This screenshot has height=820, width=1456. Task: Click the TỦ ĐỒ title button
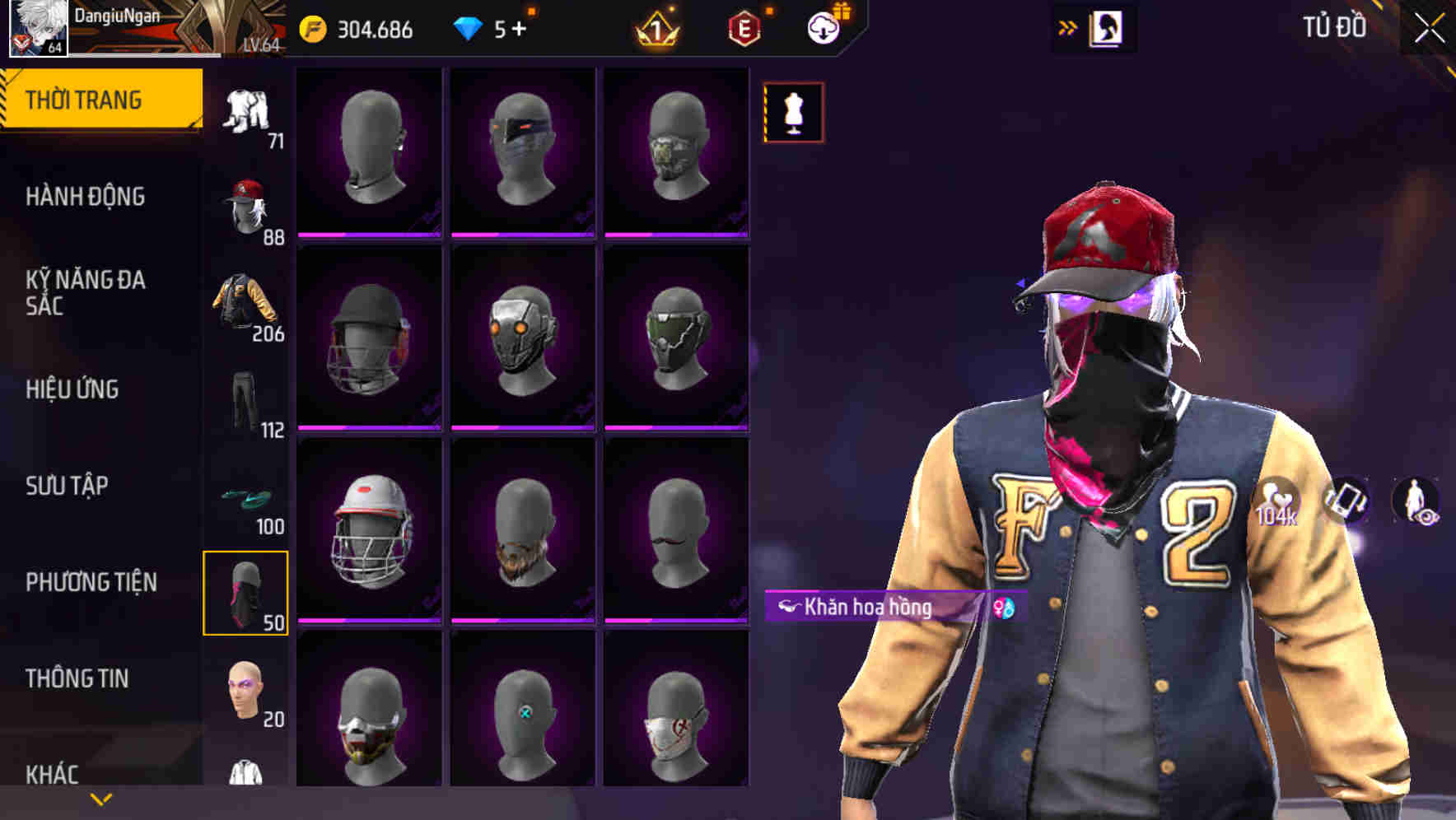point(1336,26)
